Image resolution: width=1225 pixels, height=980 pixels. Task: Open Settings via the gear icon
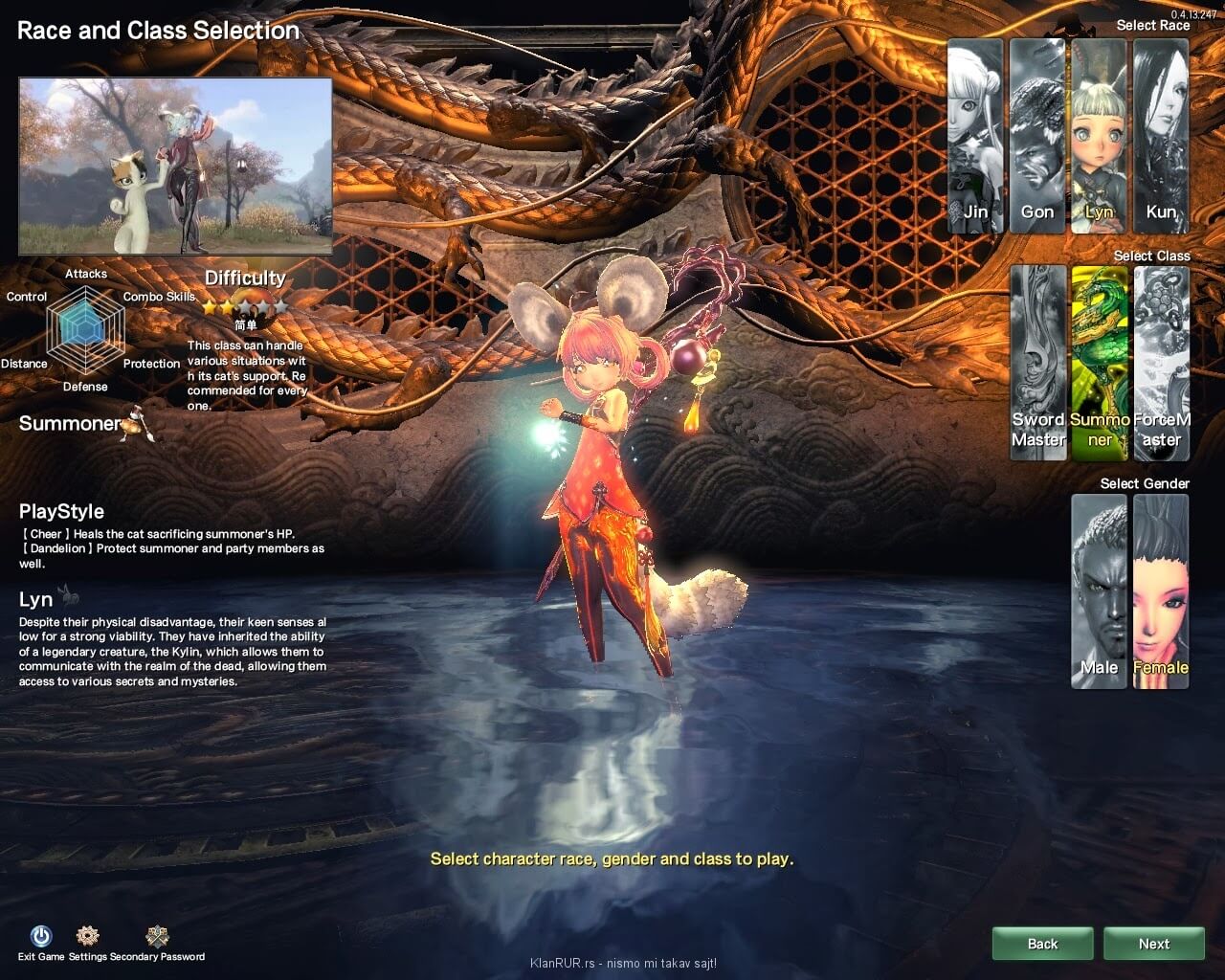(x=87, y=936)
